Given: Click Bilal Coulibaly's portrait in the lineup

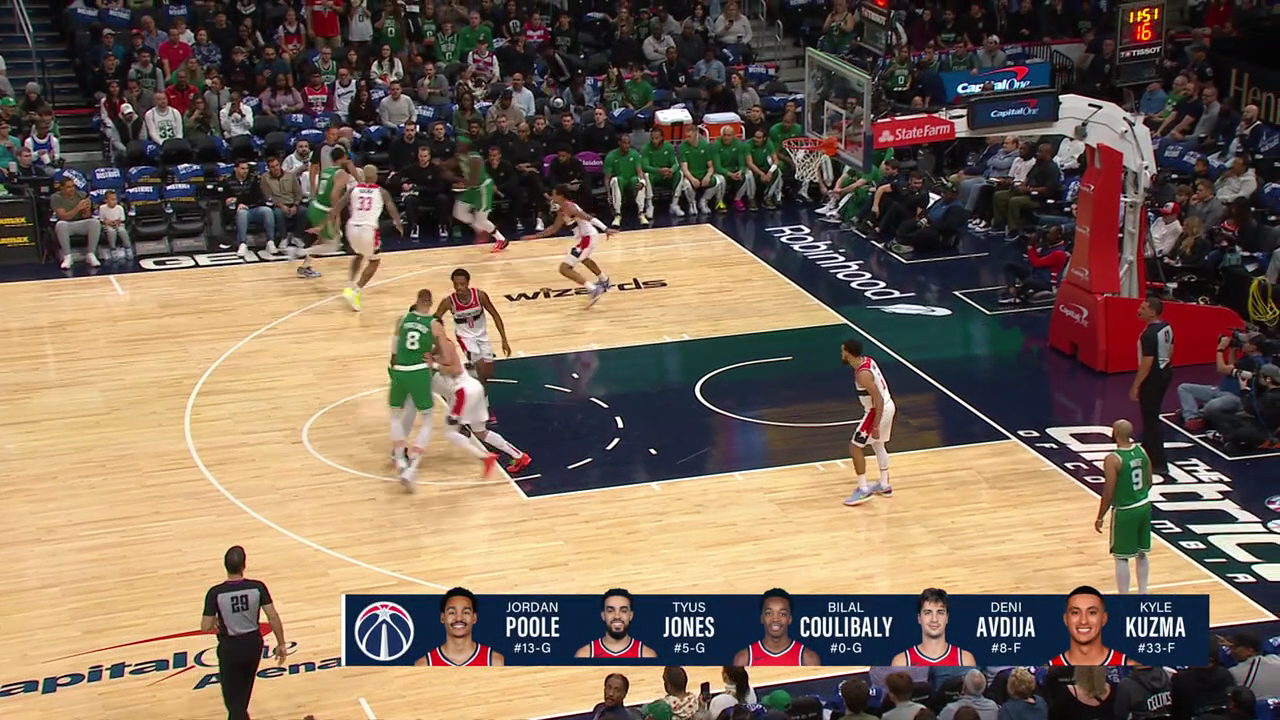Looking at the screenshot, I should [x=775, y=628].
